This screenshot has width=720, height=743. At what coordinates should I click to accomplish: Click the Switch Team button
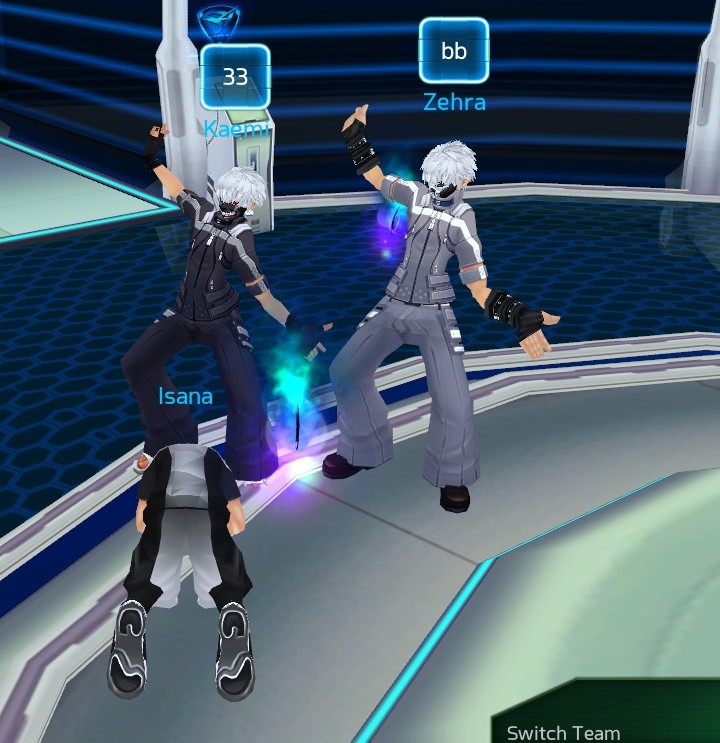point(563,731)
